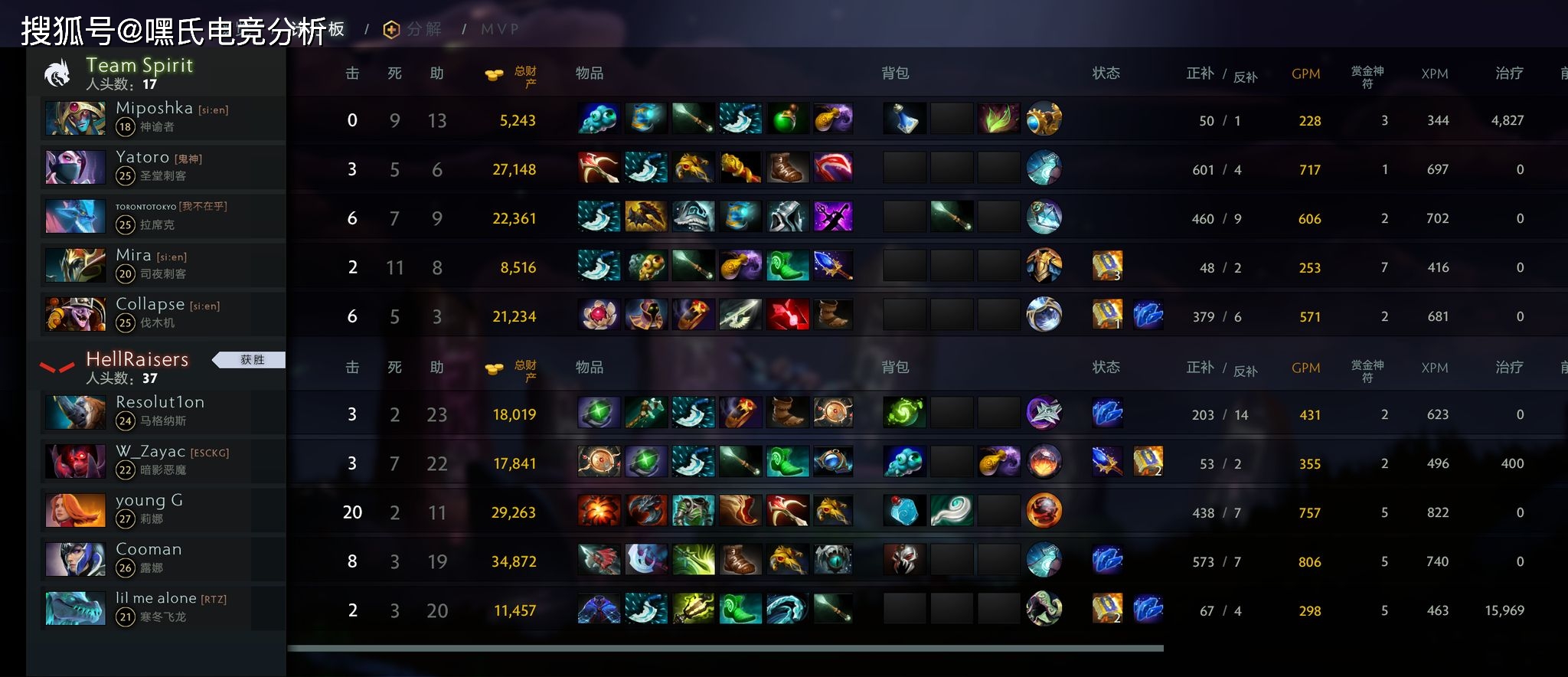1568x677 pixels.
Task: Click Miposhka's Oracle hero portrait
Action: point(74,118)
